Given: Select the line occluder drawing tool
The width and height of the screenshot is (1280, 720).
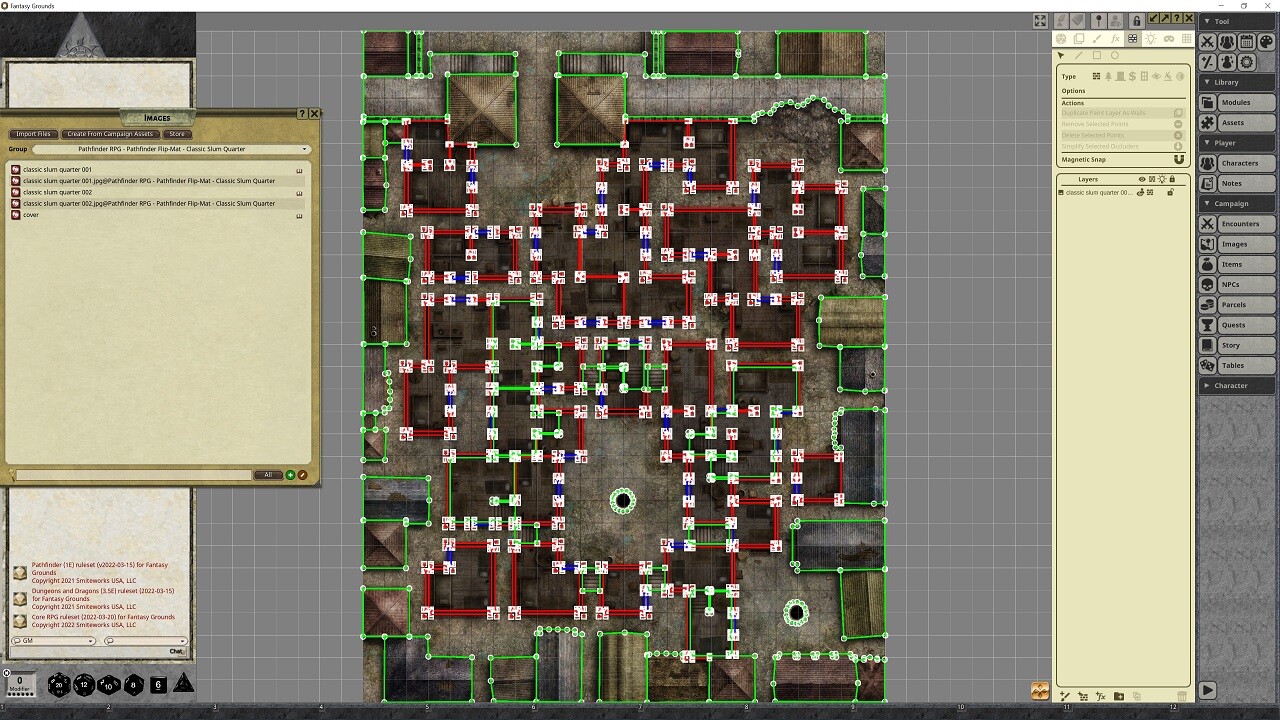Looking at the screenshot, I should [1079, 55].
